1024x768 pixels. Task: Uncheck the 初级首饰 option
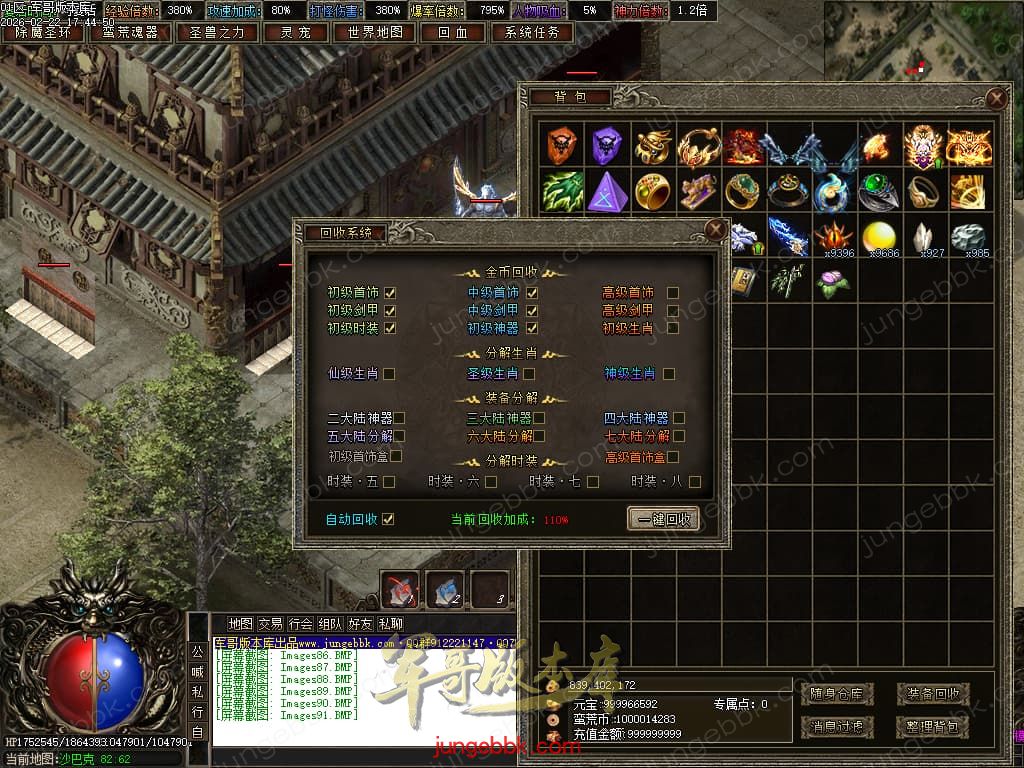coord(390,293)
